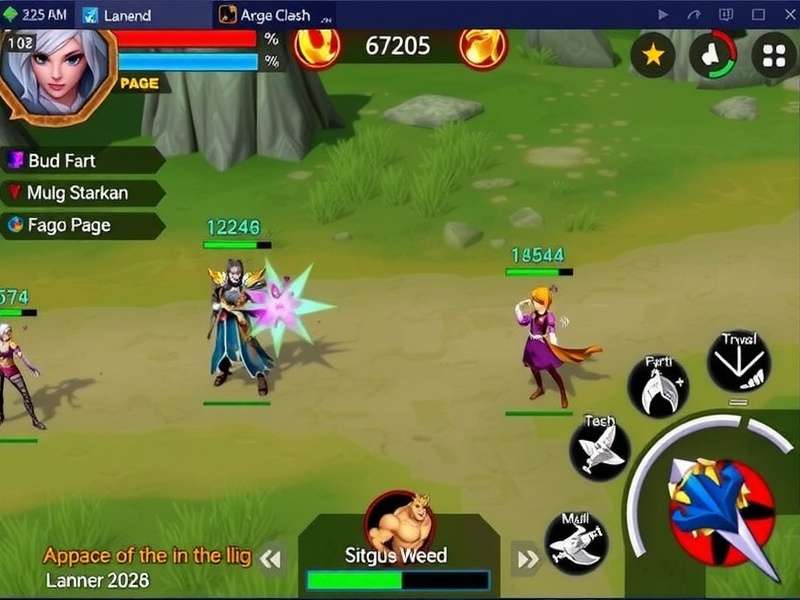
Task: Open the Fago Page entry
Action: tap(82, 225)
